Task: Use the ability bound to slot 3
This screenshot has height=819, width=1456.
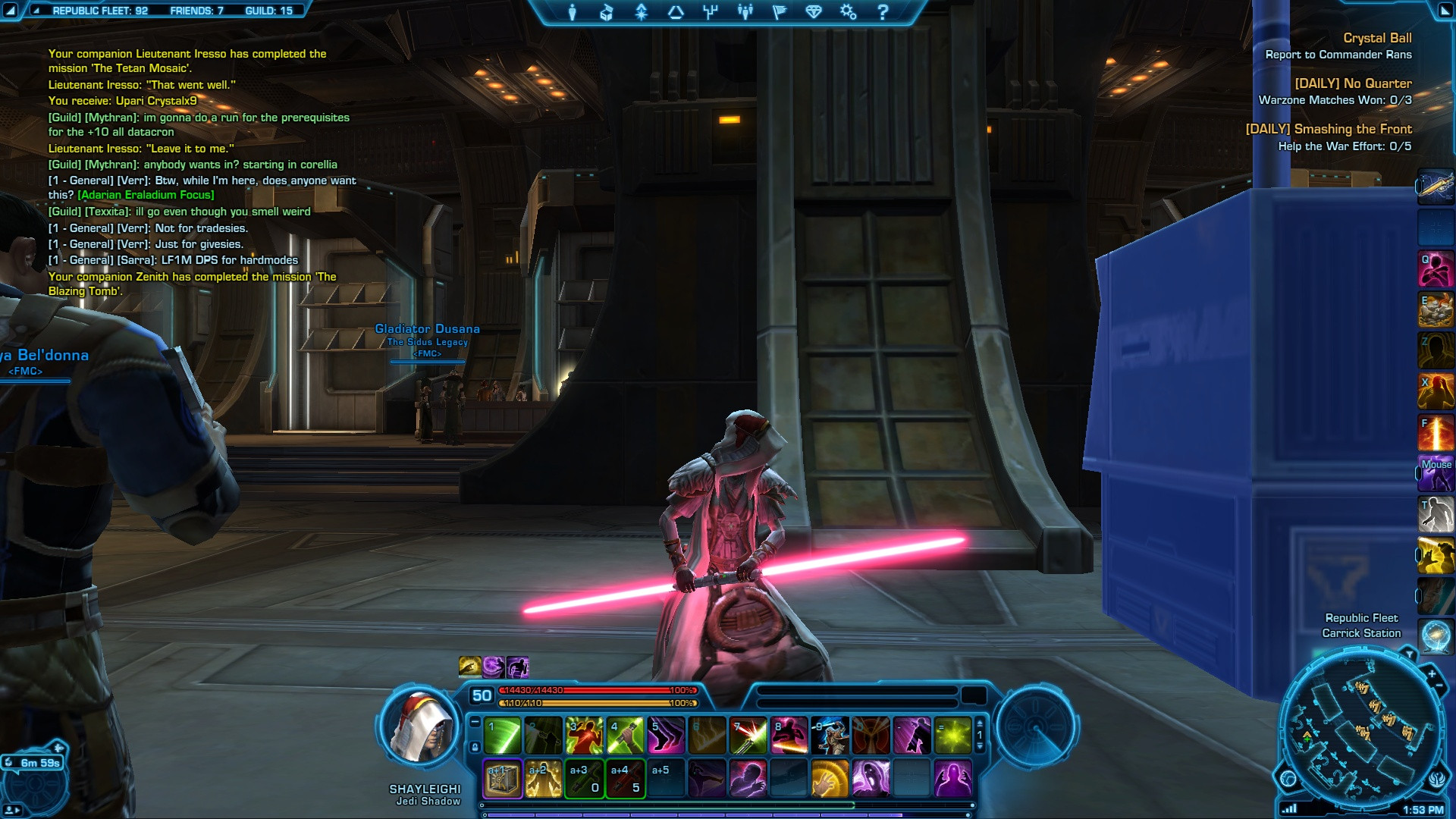Action: pos(585,736)
